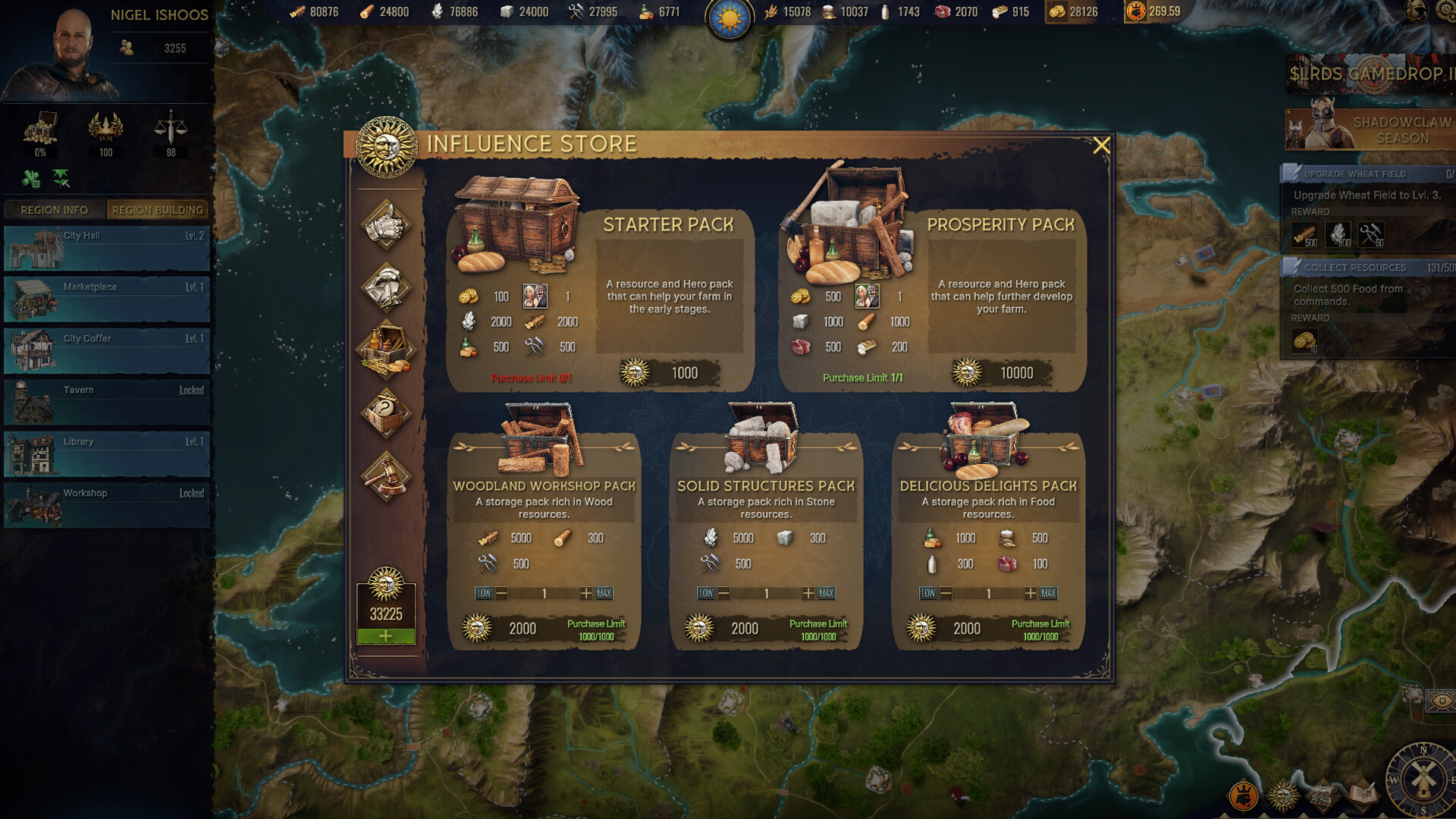Image resolution: width=1456 pixels, height=819 pixels.
Task: Add more influence with the green plus button
Action: 386,636
